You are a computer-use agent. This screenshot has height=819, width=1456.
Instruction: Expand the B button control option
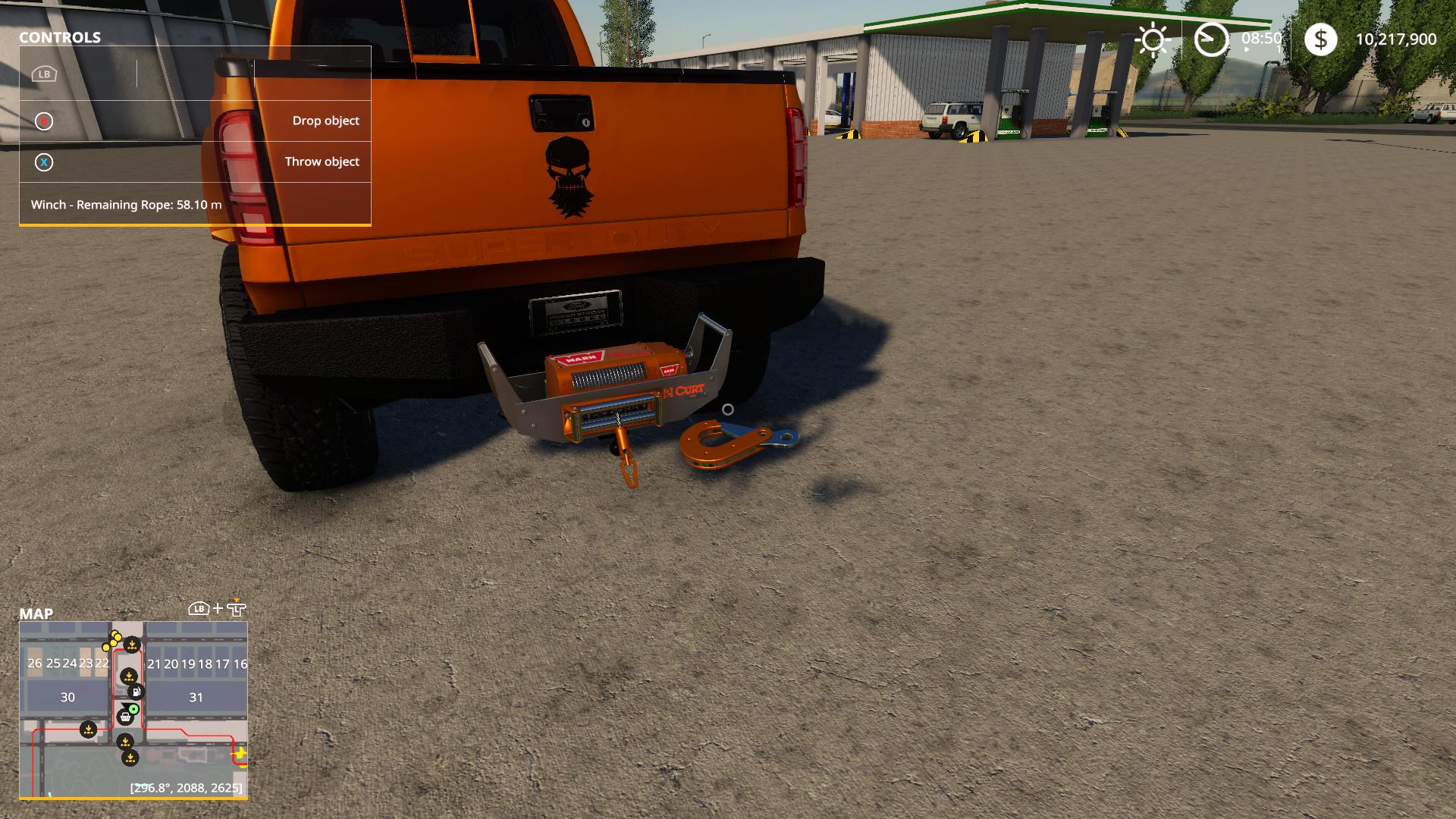44,120
